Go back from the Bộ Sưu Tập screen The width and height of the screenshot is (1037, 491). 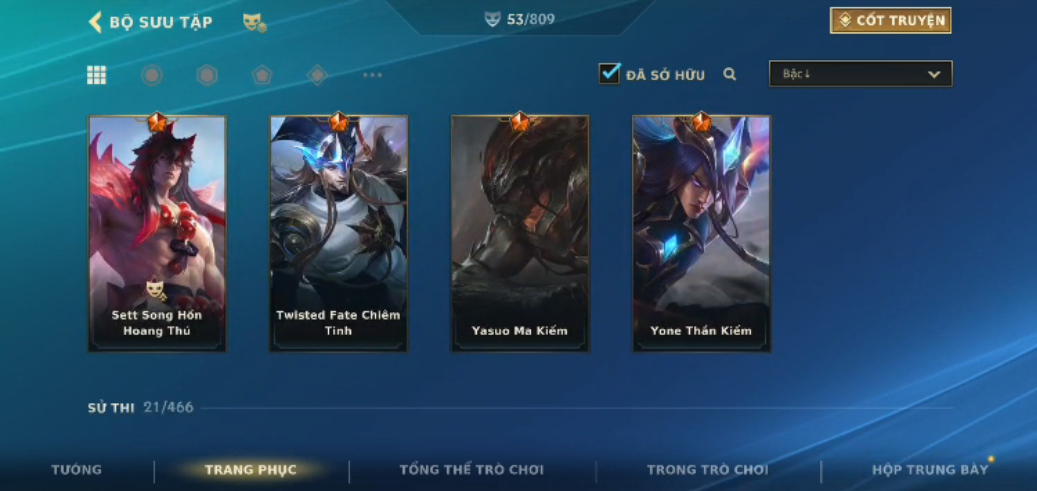click(x=96, y=22)
